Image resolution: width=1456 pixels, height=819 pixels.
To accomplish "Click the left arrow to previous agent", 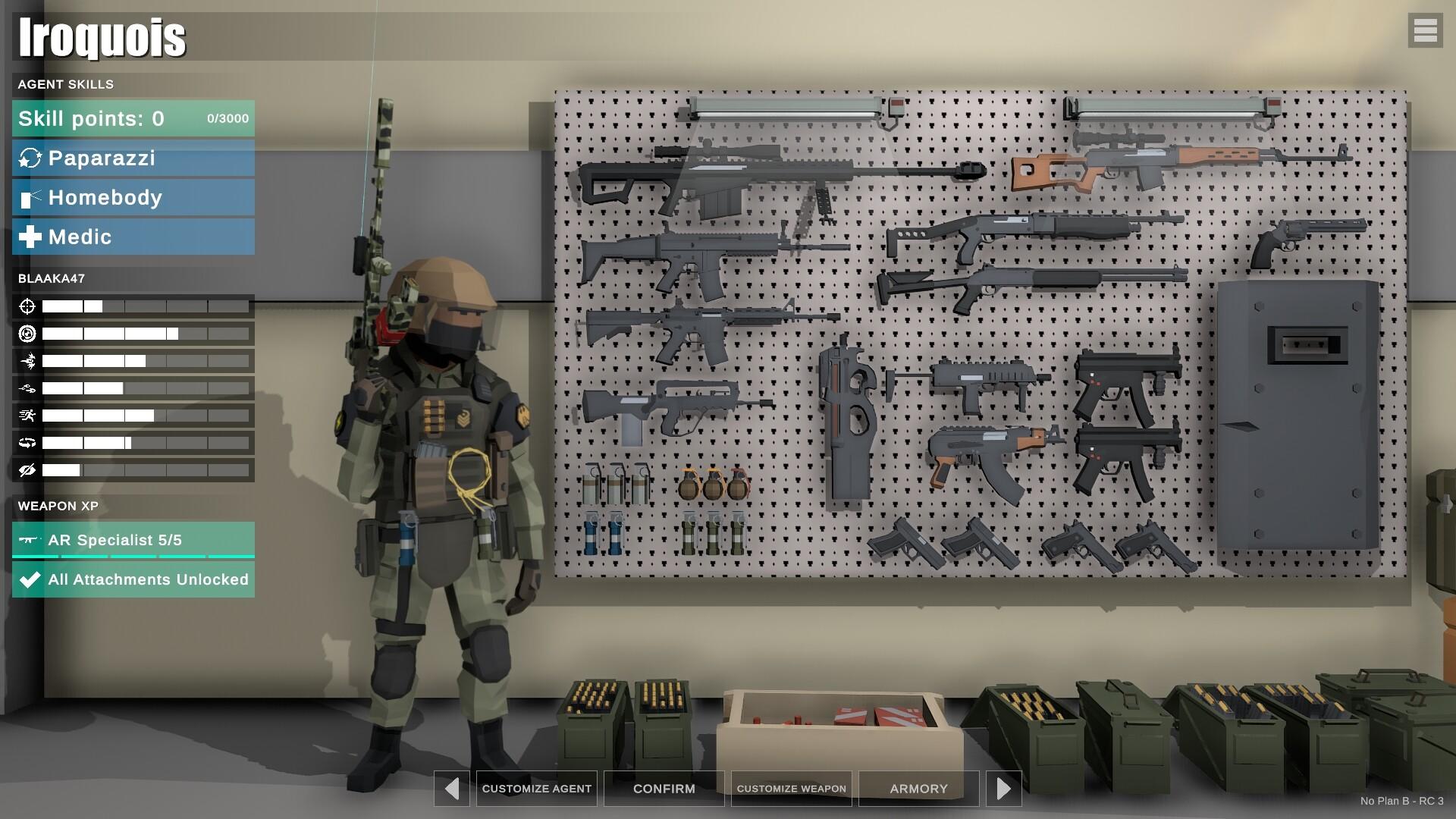I will (x=452, y=789).
